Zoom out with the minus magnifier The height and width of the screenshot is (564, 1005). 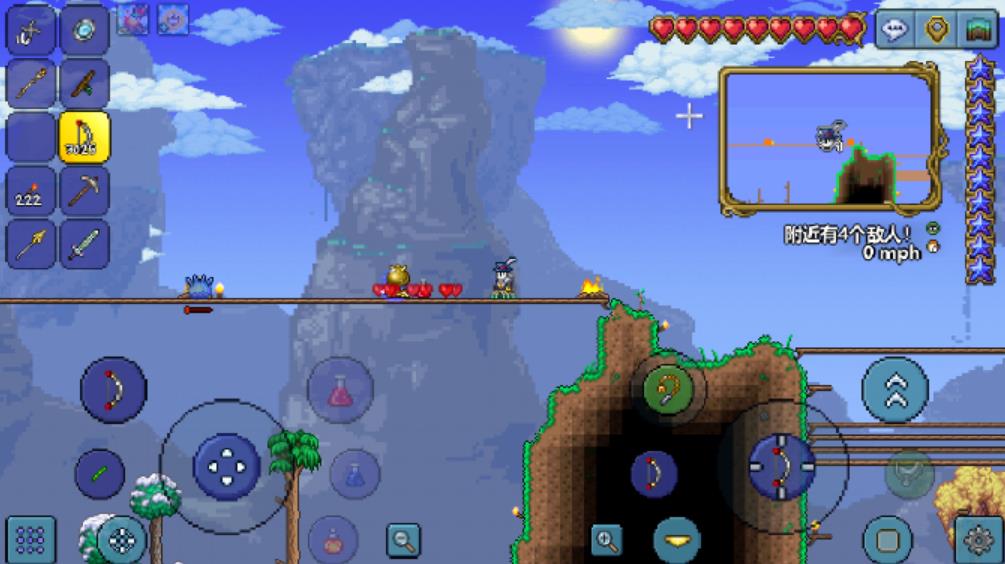click(x=404, y=540)
